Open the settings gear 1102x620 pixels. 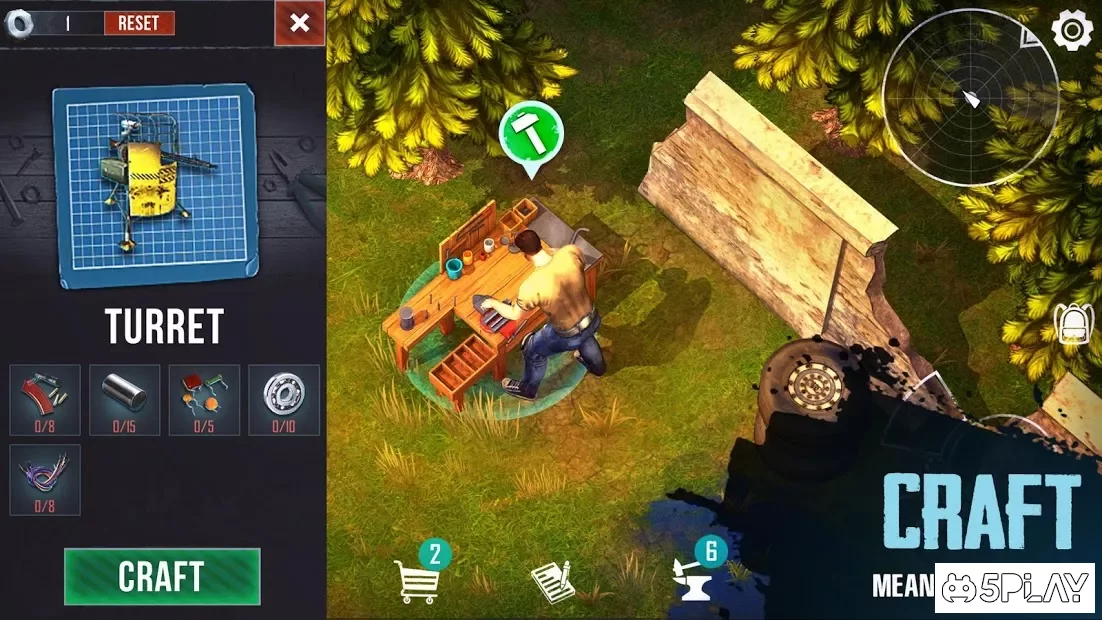click(x=1072, y=31)
